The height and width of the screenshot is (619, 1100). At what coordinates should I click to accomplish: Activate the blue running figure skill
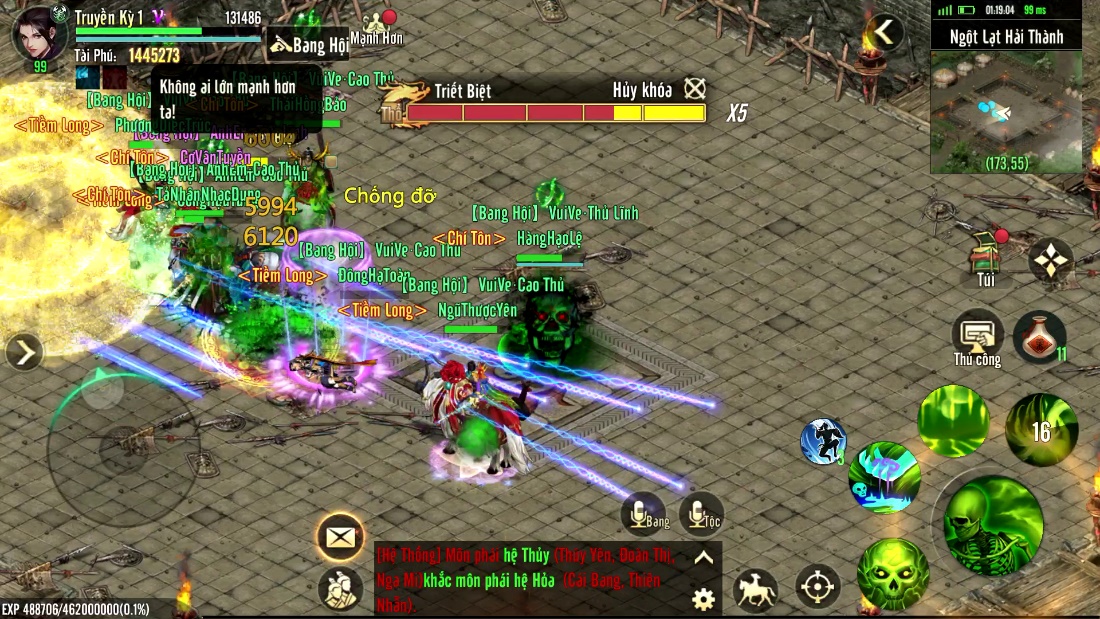pos(823,442)
